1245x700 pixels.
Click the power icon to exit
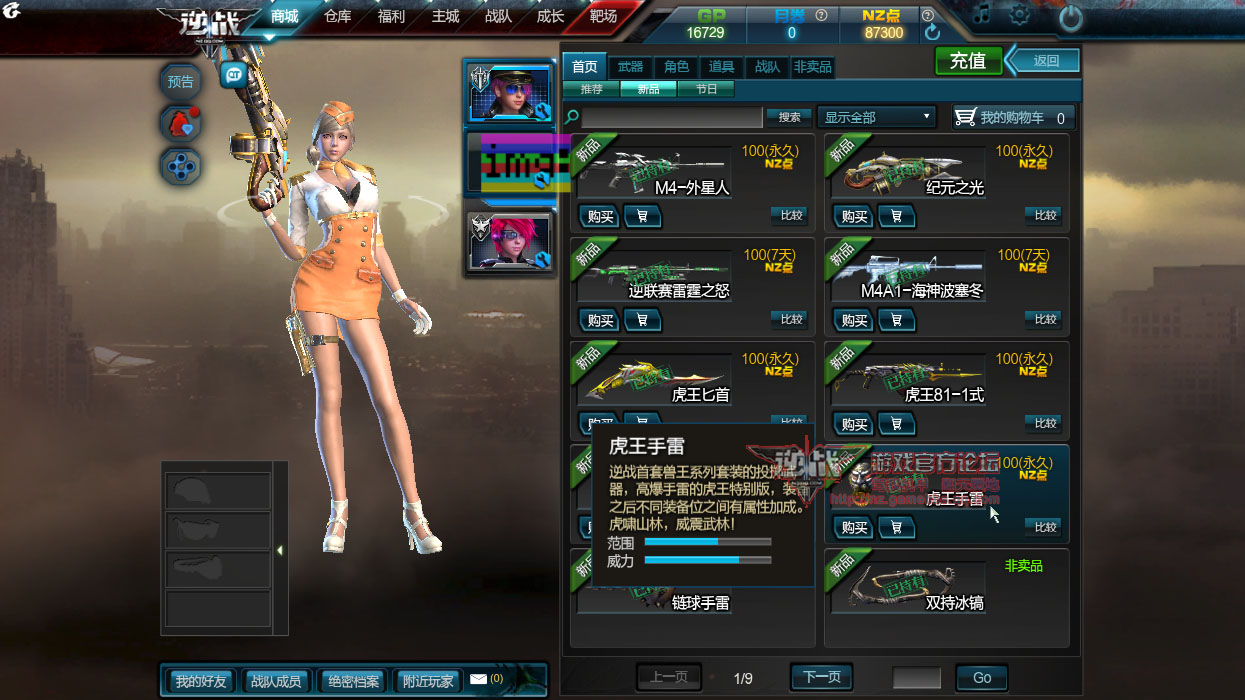click(1070, 18)
